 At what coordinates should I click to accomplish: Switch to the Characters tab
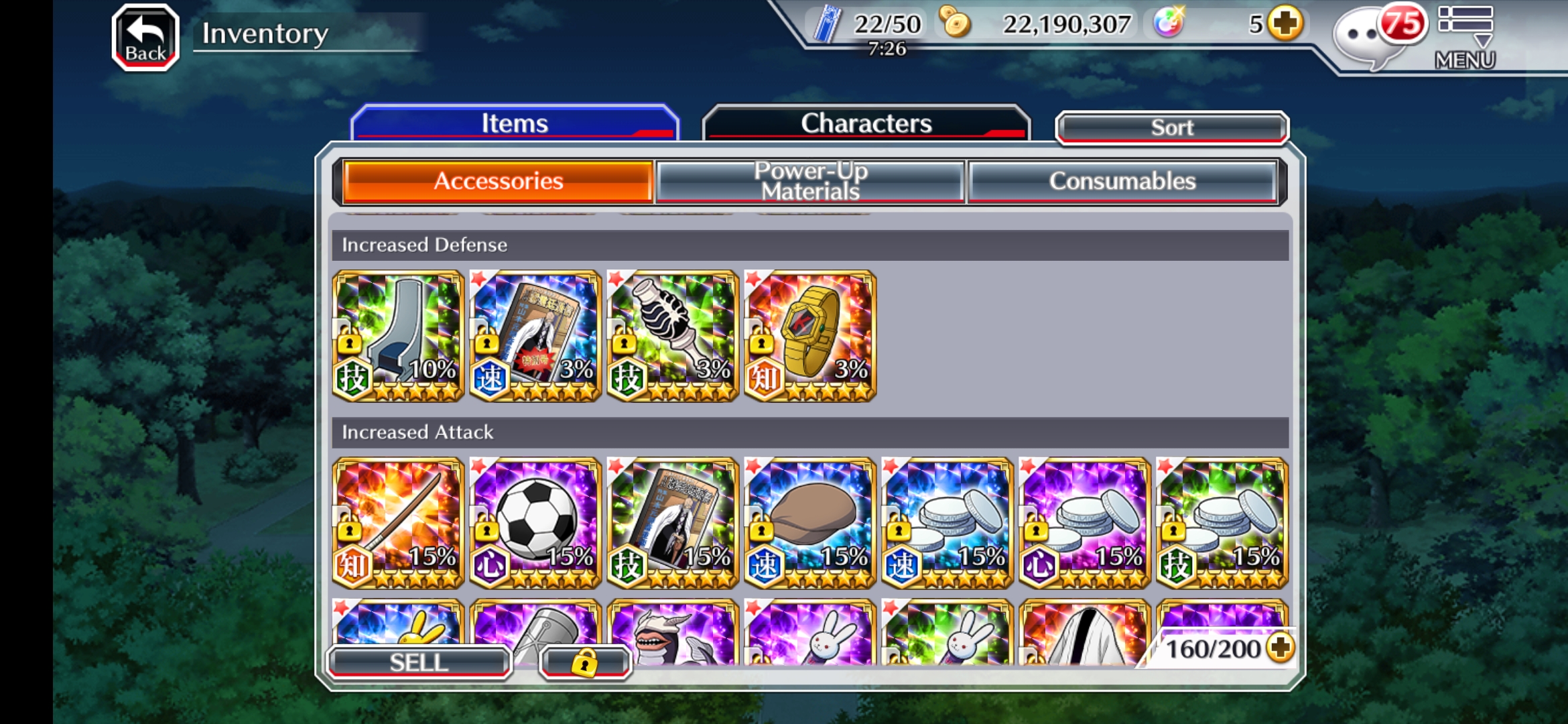point(866,123)
